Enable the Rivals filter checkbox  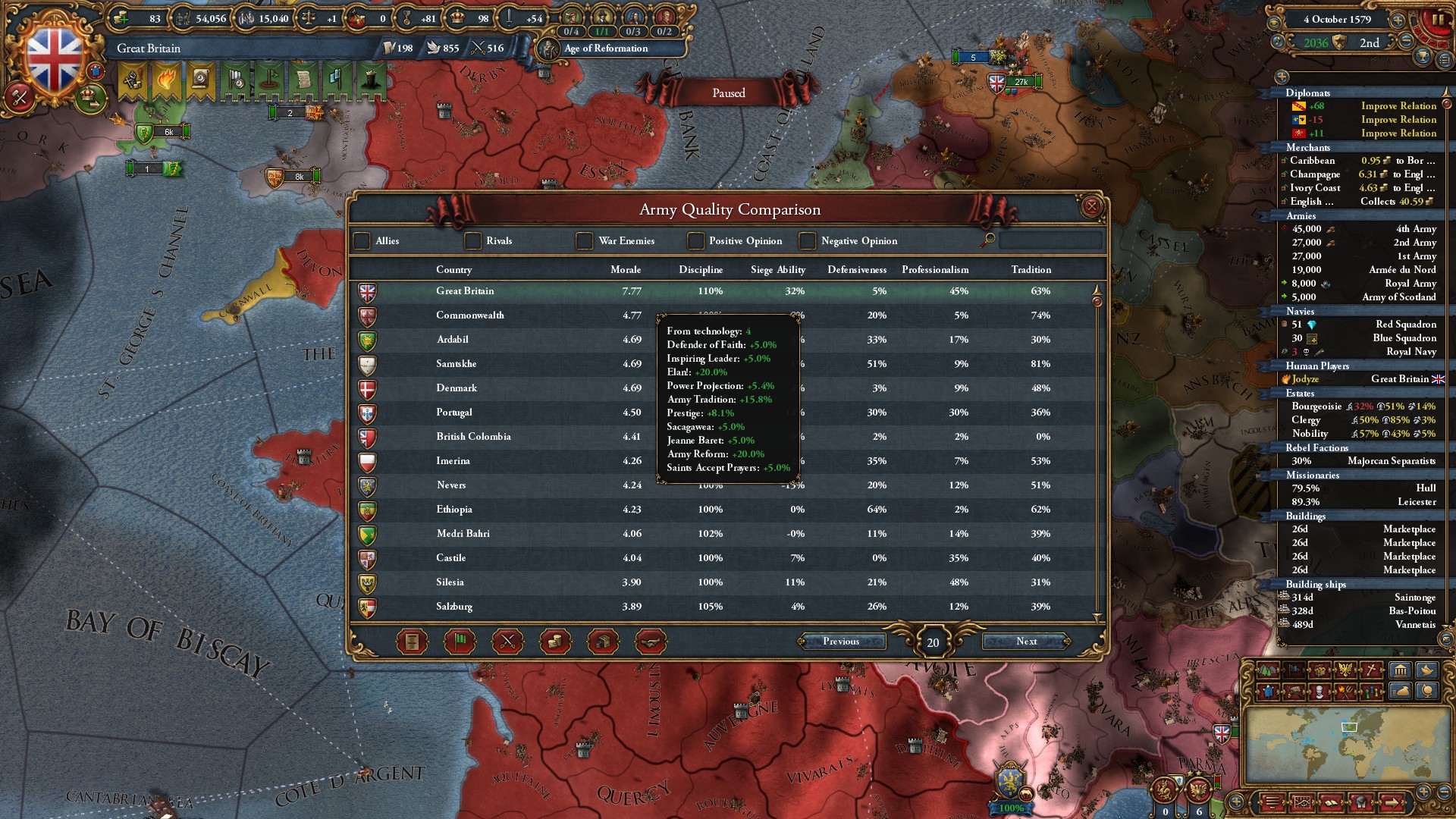[x=473, y=240]
